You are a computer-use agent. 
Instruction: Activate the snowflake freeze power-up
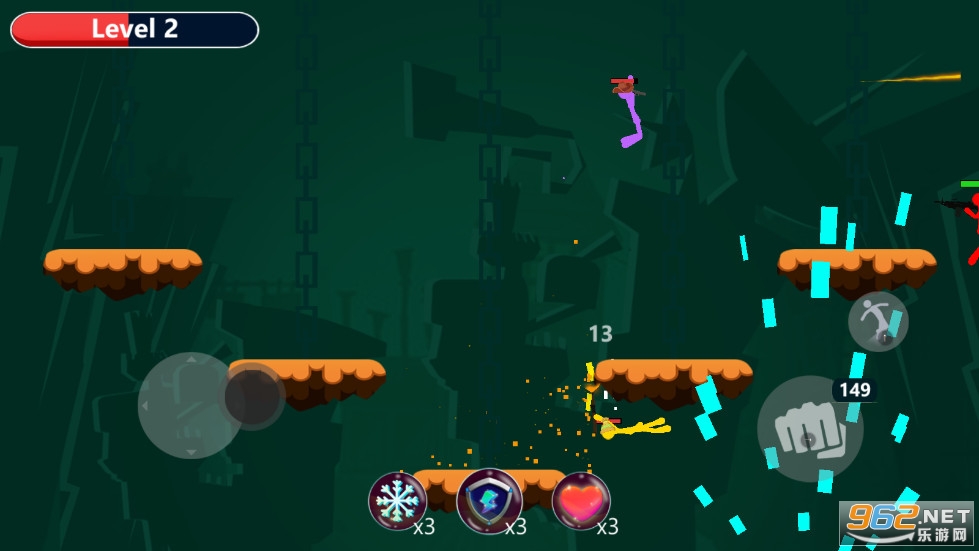[397, 501]
